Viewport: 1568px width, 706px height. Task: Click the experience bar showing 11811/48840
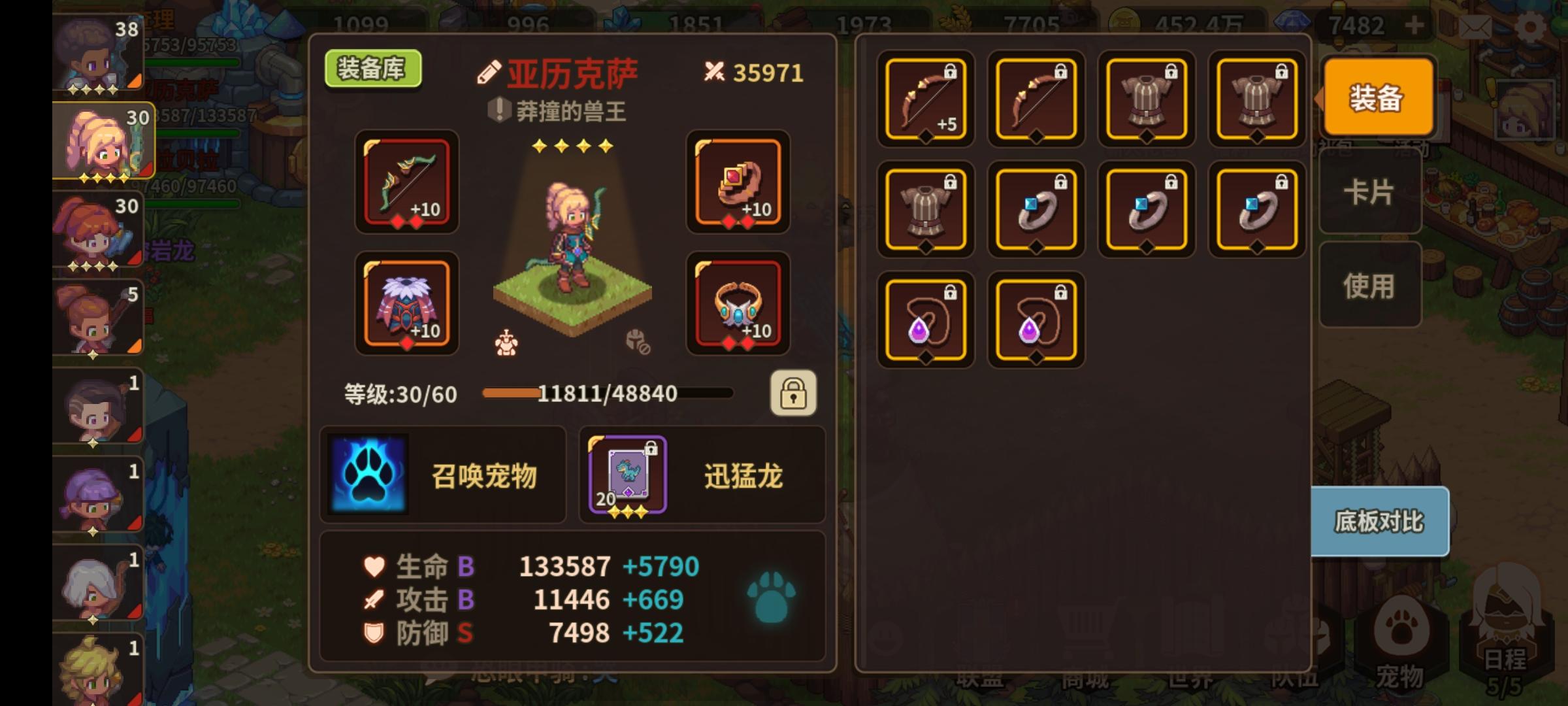pos(608,392)
